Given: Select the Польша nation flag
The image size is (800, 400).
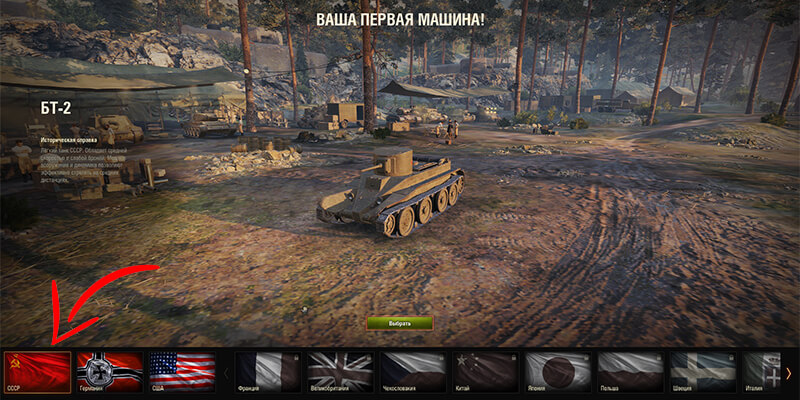Looking at the screenshot, I should (x=631, y=372).
